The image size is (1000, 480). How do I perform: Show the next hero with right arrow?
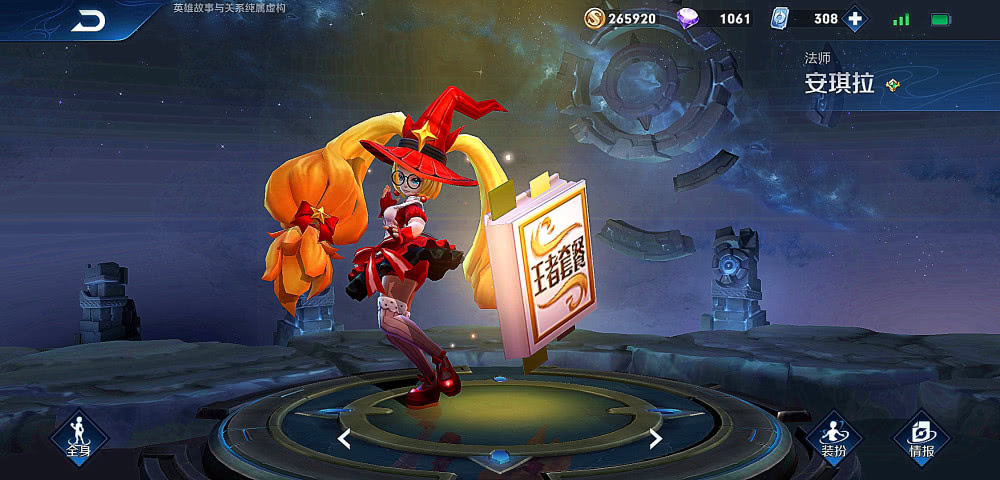pyautogui.click(x=656, y=438)
